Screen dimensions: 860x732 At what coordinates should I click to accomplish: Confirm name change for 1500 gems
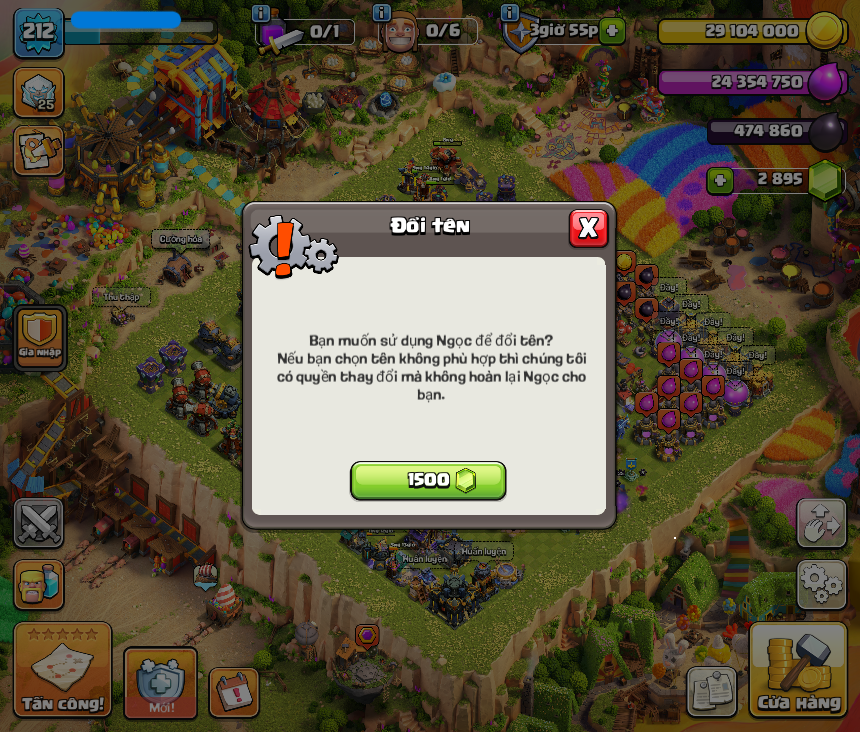click(x=428, y=480)
